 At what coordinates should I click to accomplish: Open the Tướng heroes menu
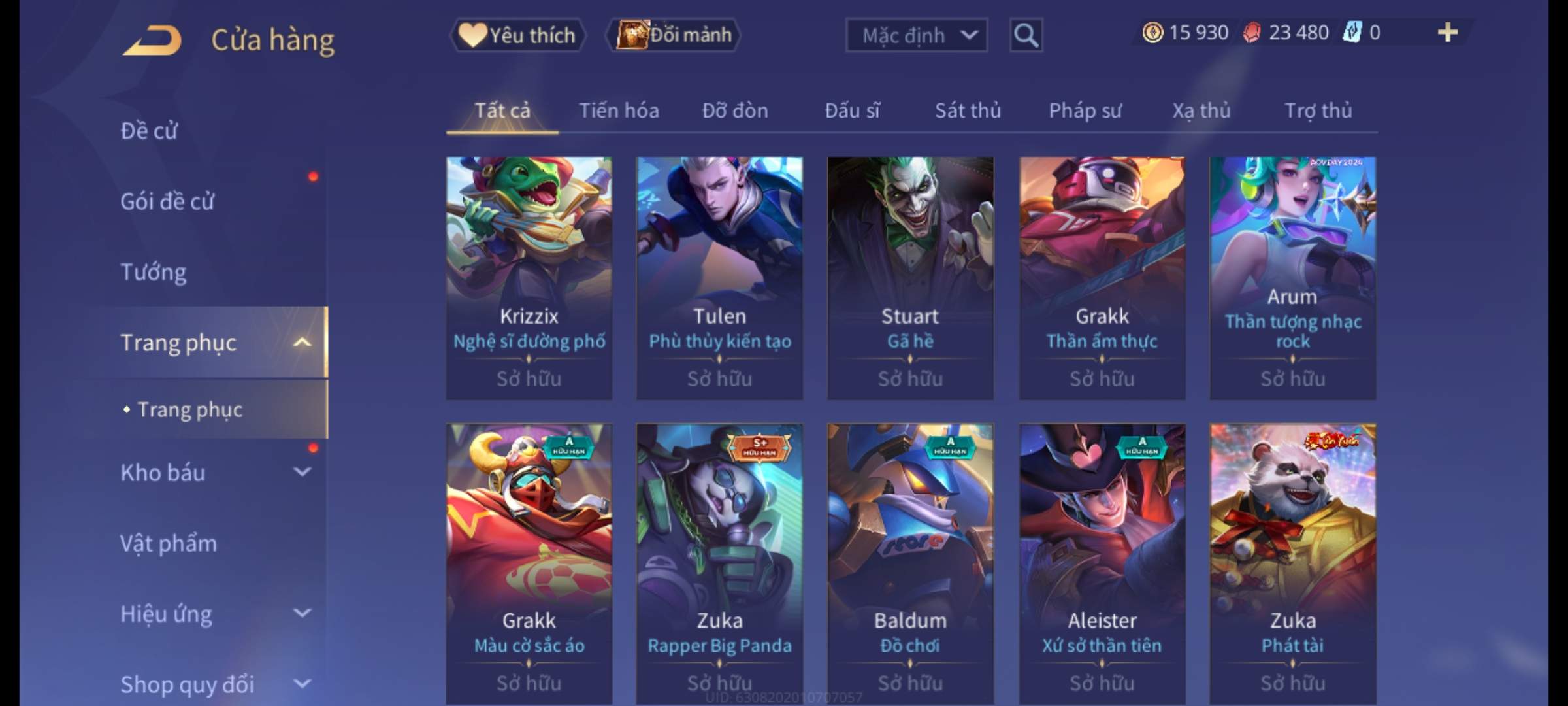154,272
